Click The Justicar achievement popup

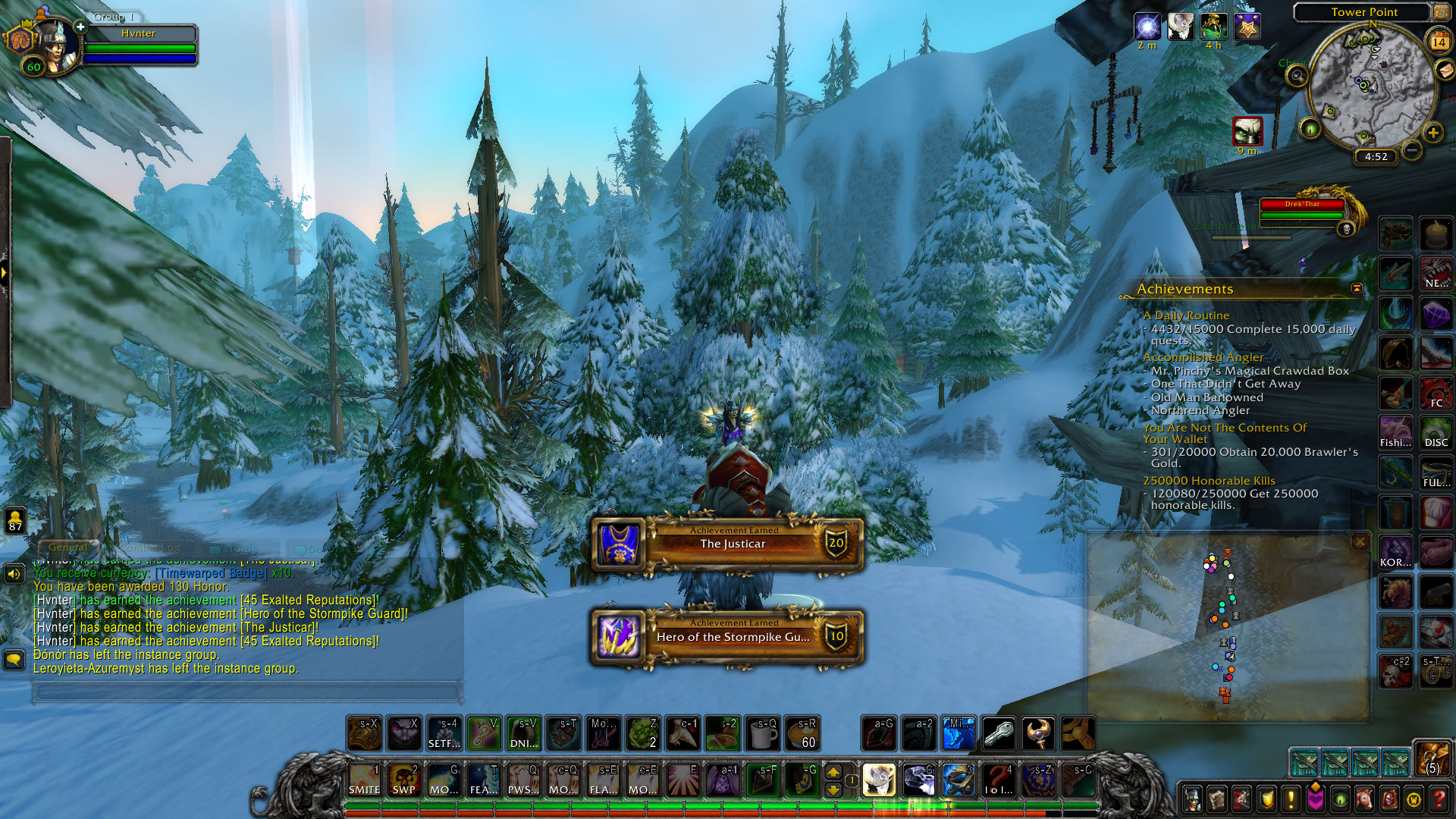click(728, 543)
